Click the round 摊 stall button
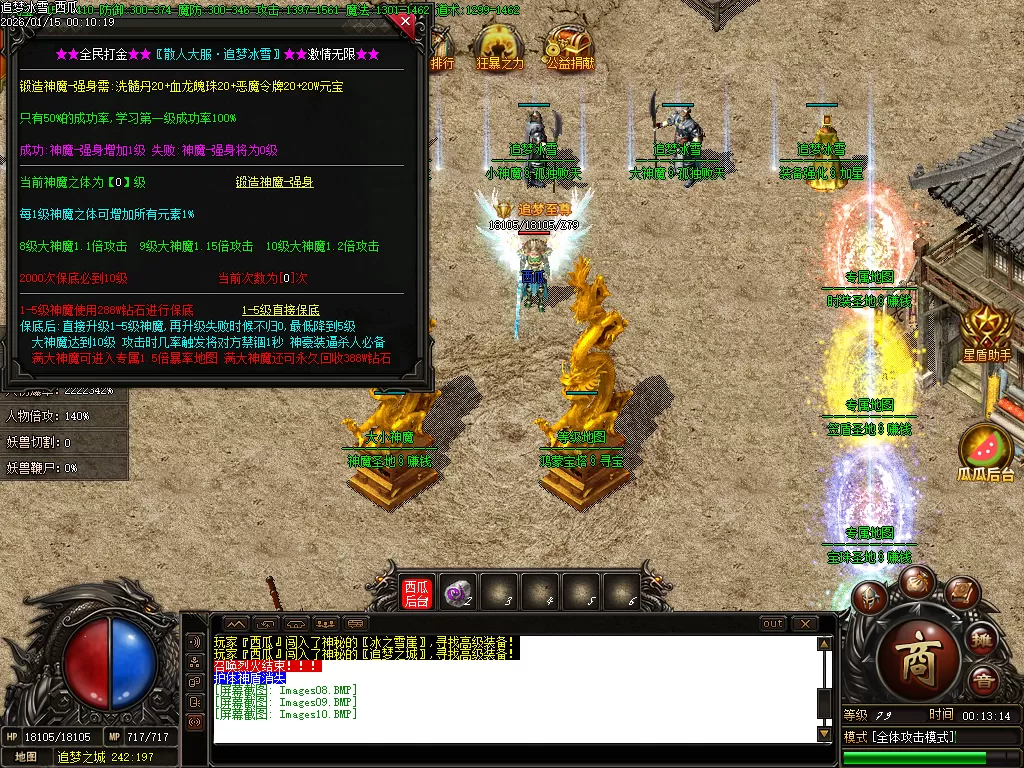Image resolution: width=1024 pixels, height=768 pixels. [983, 640]
